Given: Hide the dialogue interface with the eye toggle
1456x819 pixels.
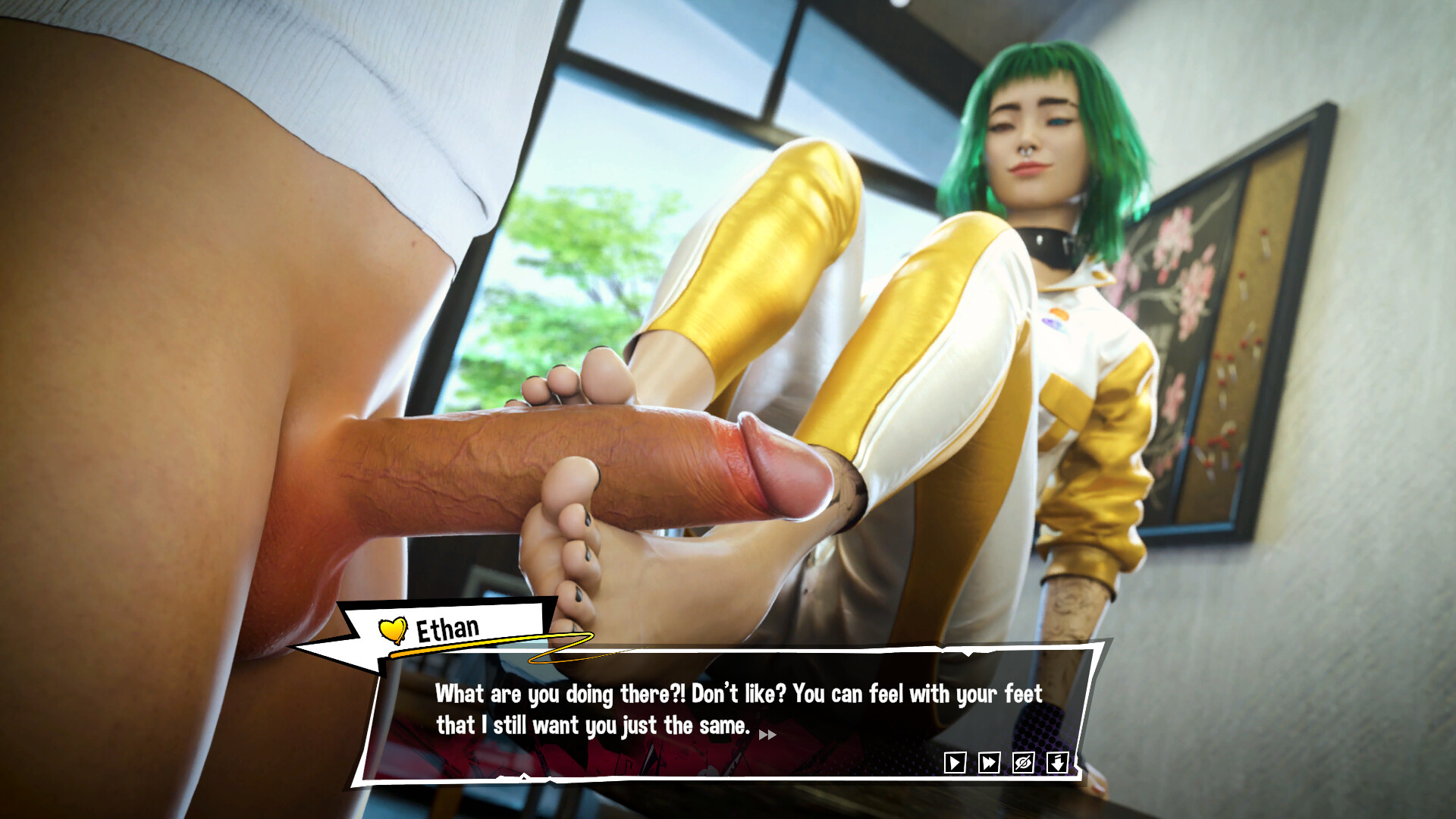Looking at the screenshot, I should pyautogui.click(x=1022, y=762).
